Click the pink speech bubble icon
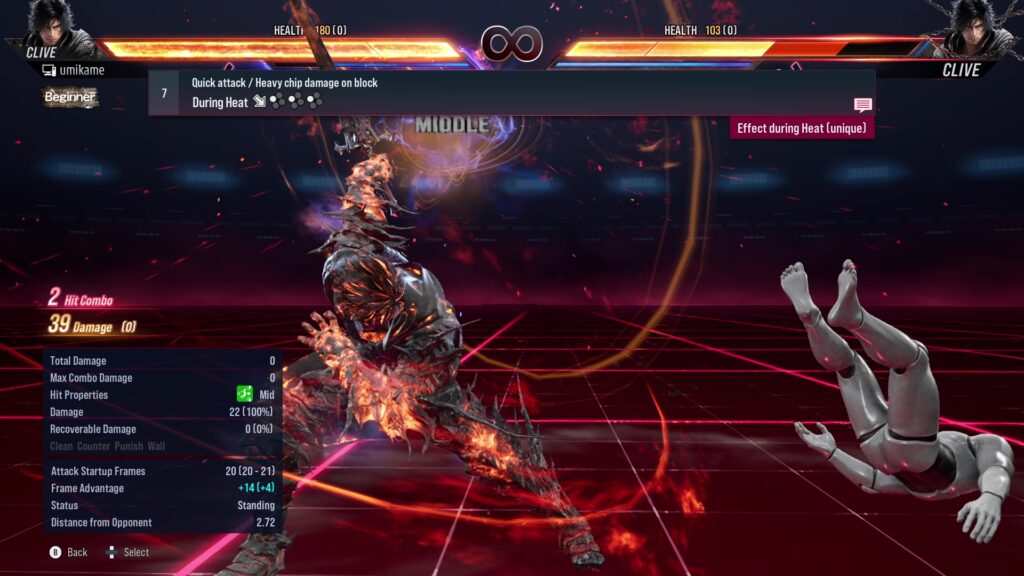The image size is (1024, 576). click(x=862, y=104)
